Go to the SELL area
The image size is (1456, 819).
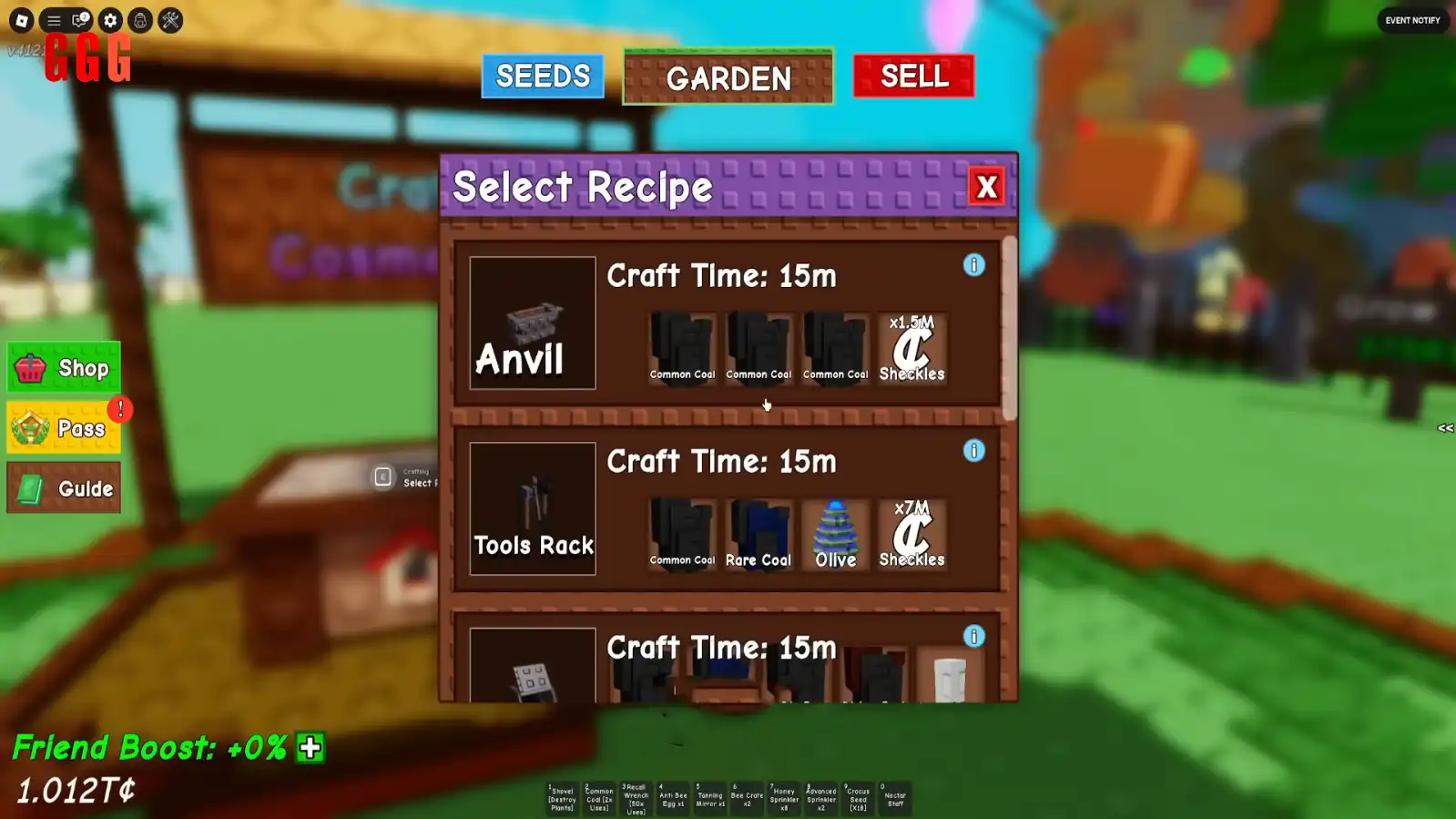click(x=913, y=77)
